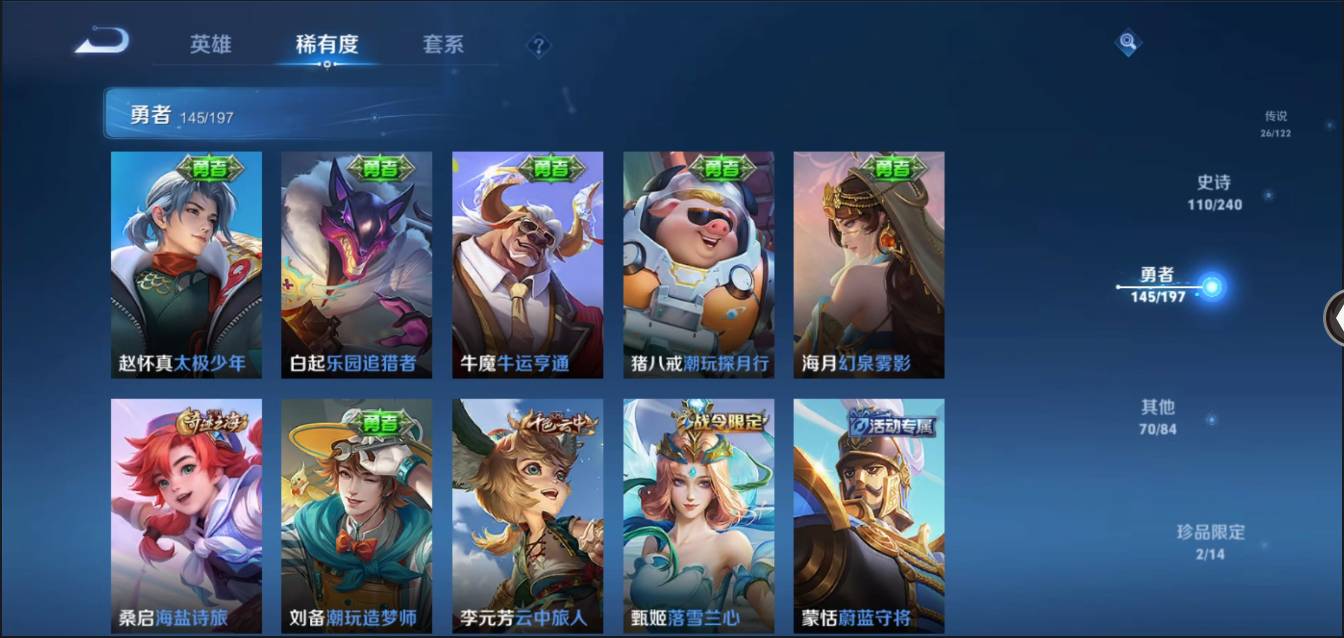Go back using the return arrow
Screen dimensions: 1344x638
click(x=102, y=42)
